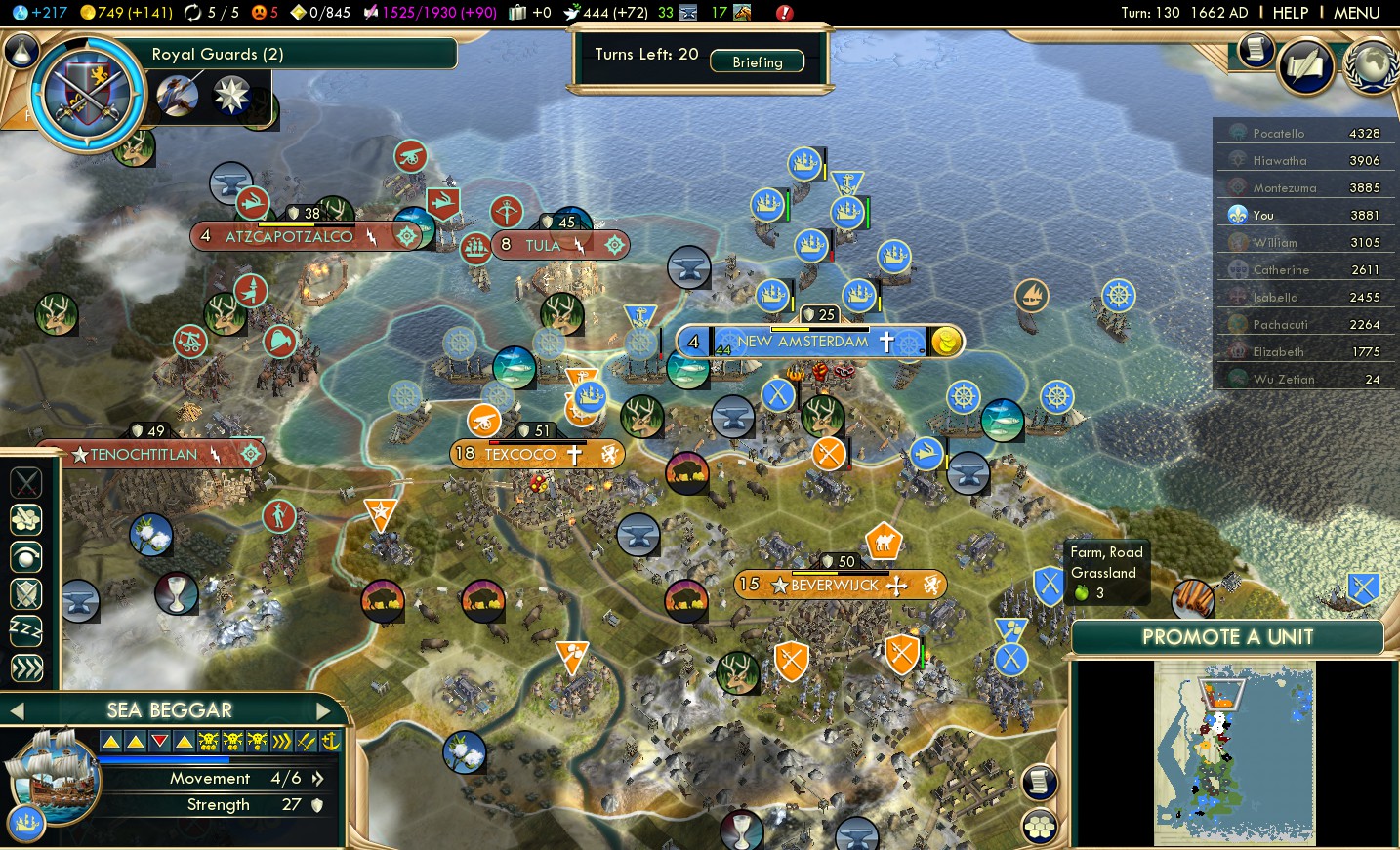Select the previous unit with left arrow
The image size is (1400, 850).
tap(17, 710)
